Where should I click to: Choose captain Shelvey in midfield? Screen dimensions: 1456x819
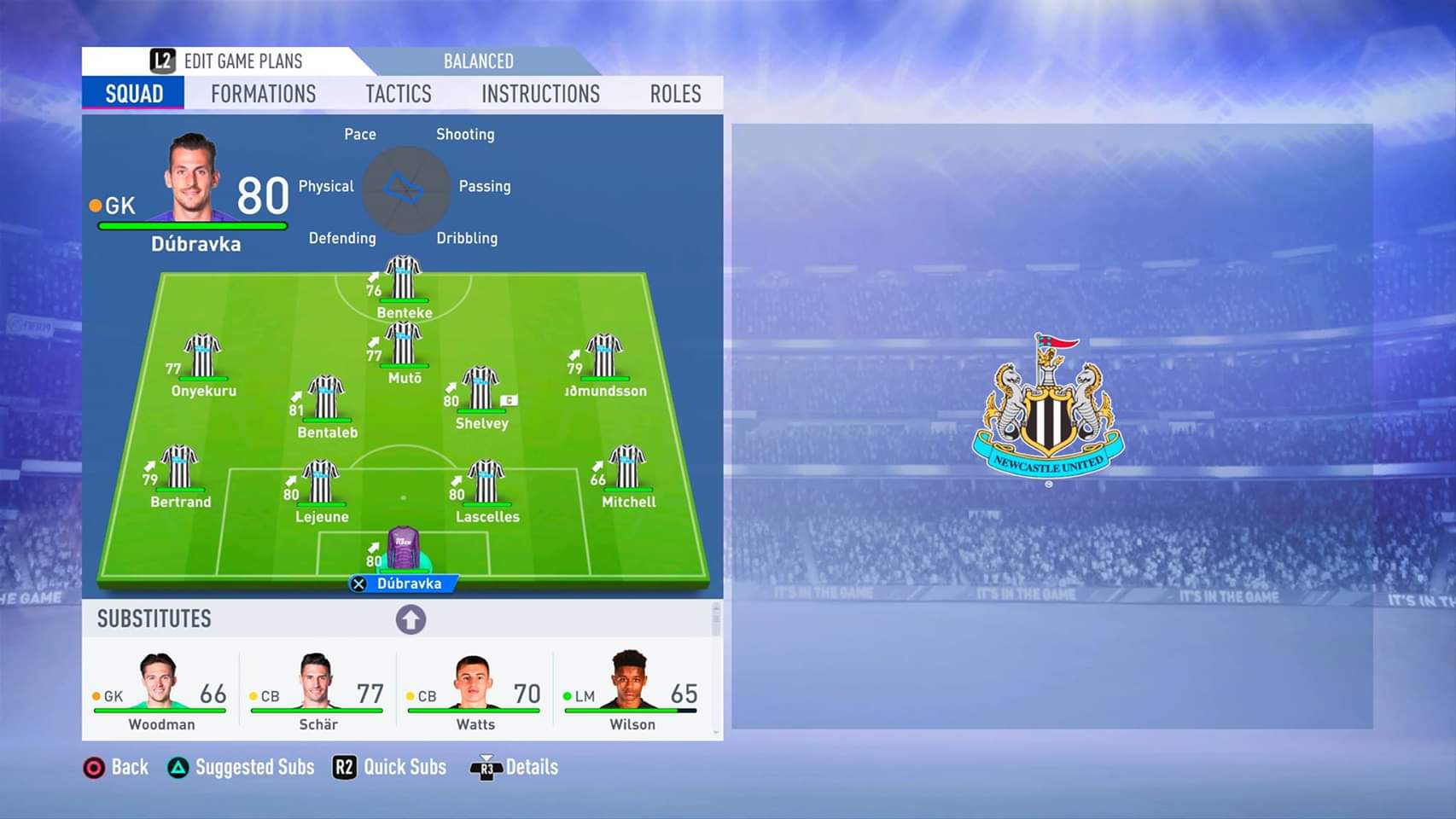tap(481, 391)
